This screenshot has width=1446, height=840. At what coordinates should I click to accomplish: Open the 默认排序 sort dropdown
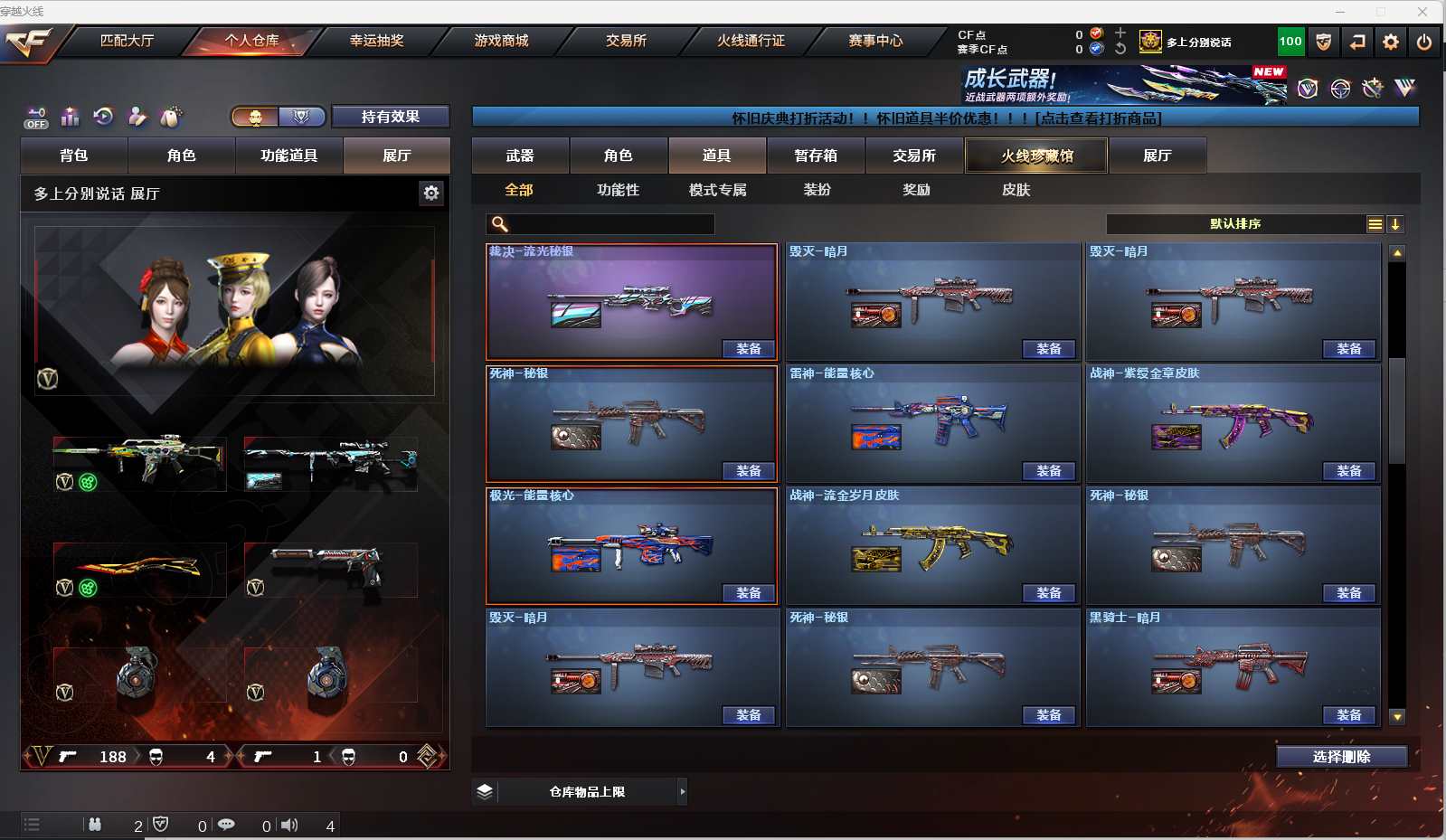point(1235,224)
